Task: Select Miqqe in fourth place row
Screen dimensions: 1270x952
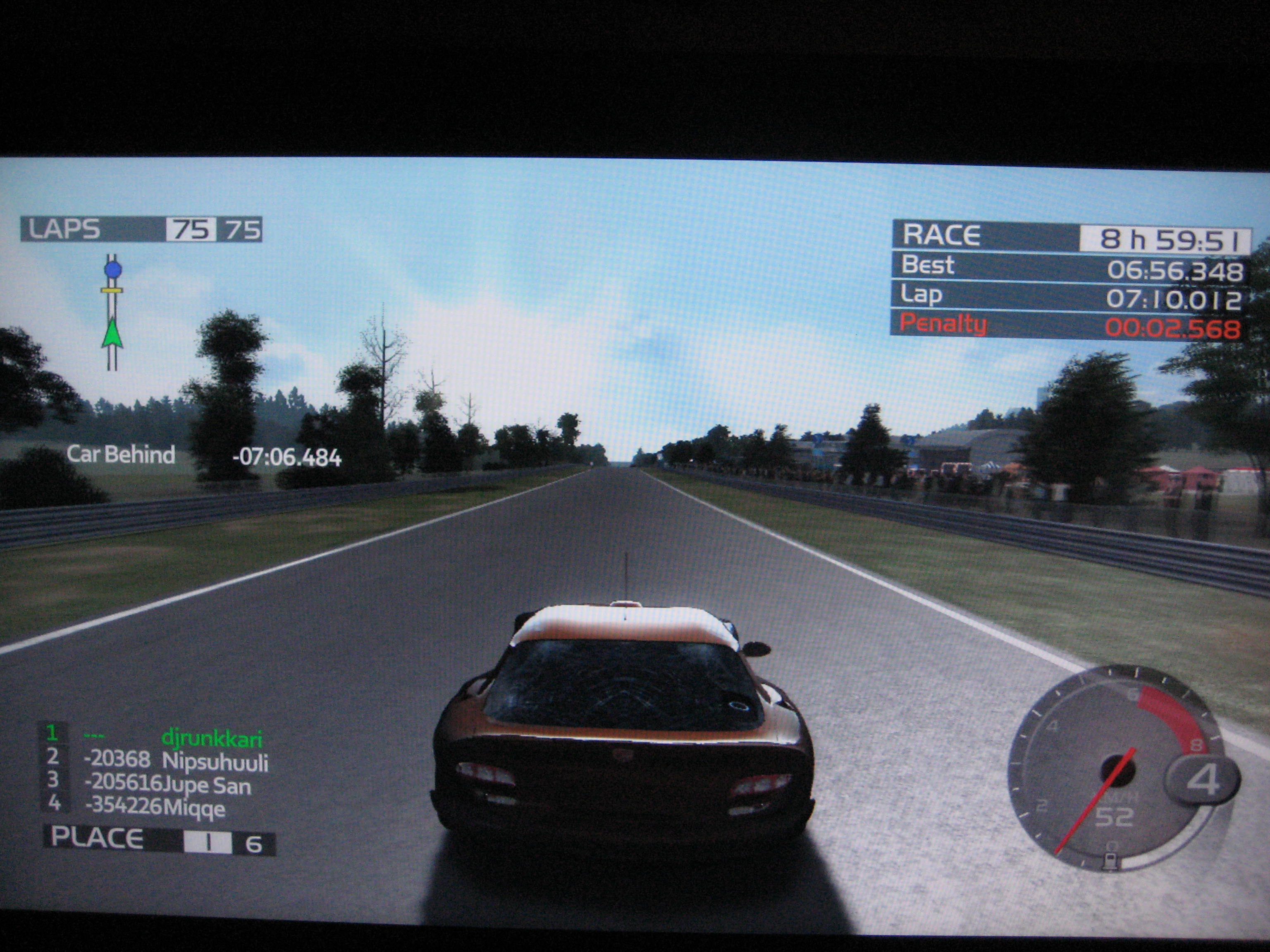Action: (193, 808)
